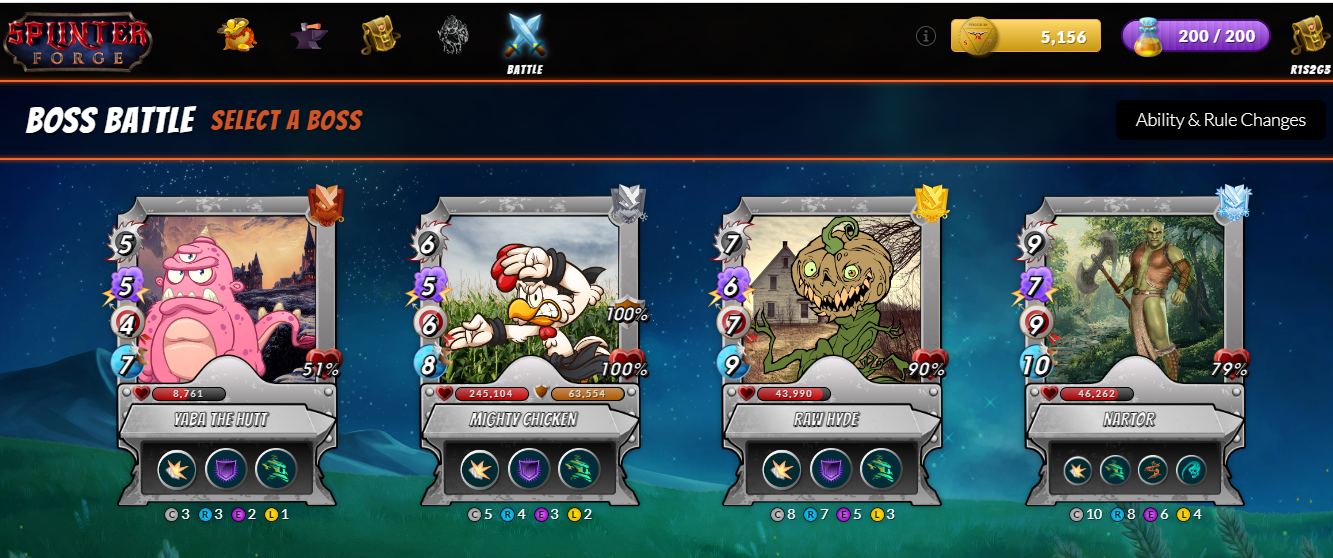The height and width of the screenshot is (558, 1333).
Task: Select the Yaba The Hutt boss card
Action: click(225, 300)
